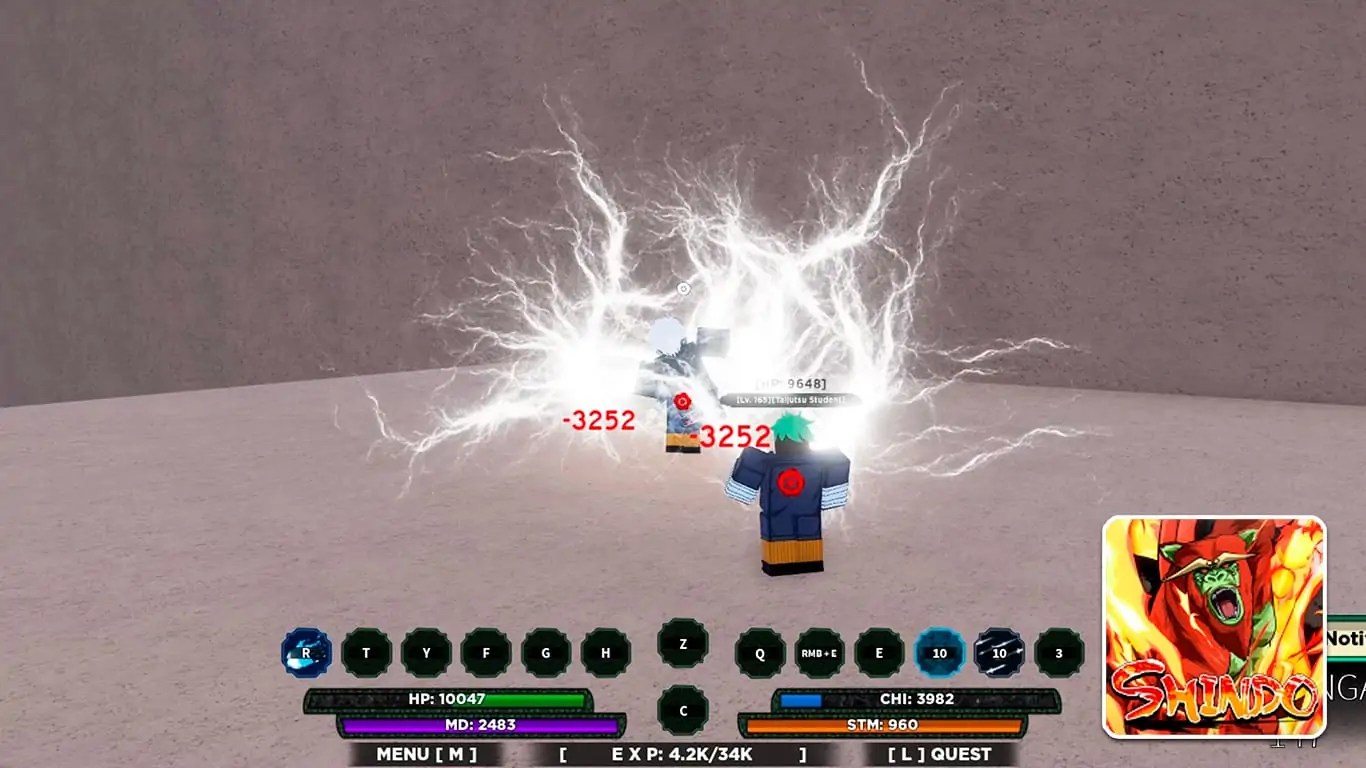Toggle the RMB + E combo ability
Screen dimensions: 1366x768
click(818, 652)
